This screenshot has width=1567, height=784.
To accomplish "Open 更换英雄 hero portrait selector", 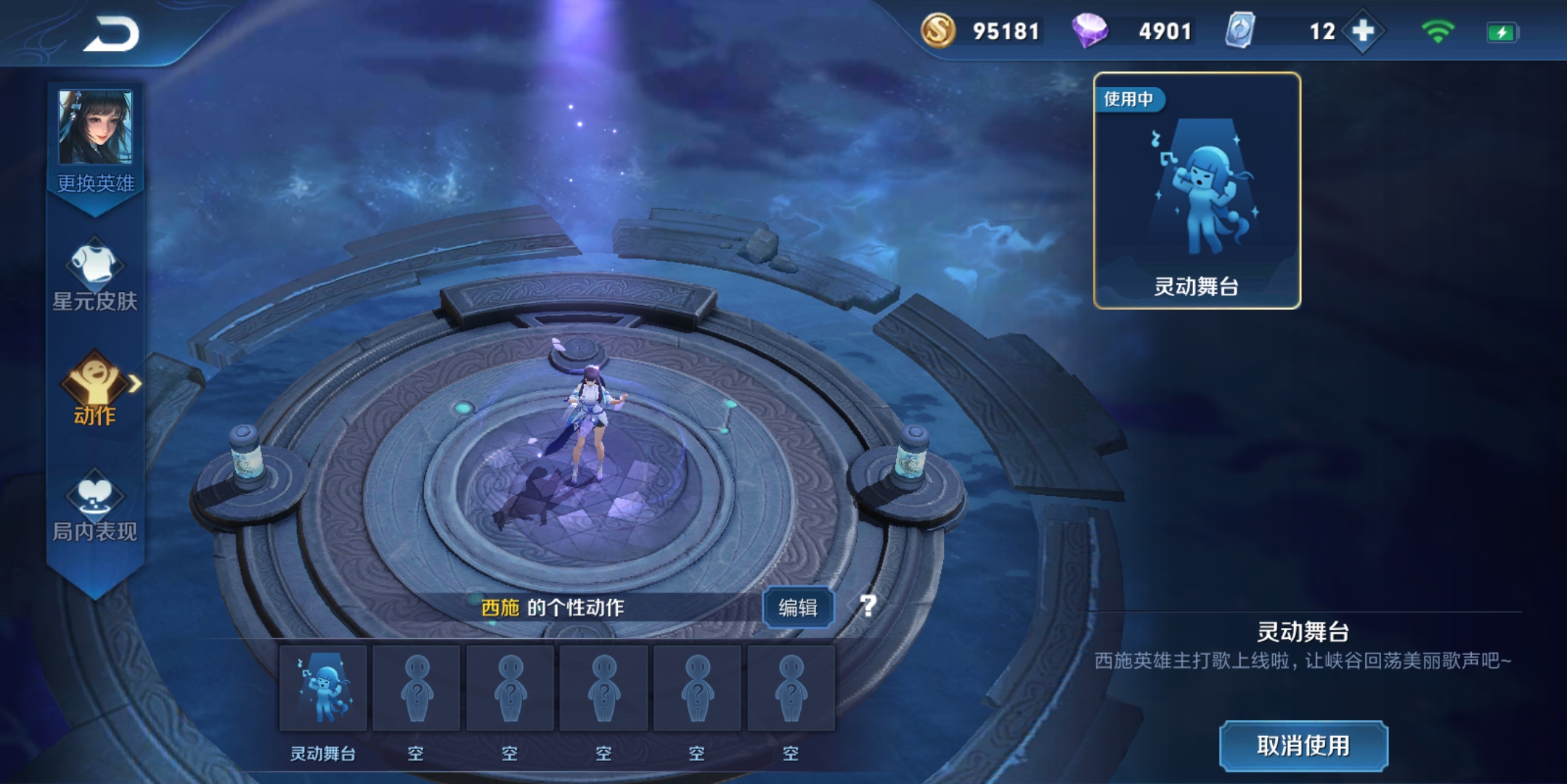I will pos(95,139).
